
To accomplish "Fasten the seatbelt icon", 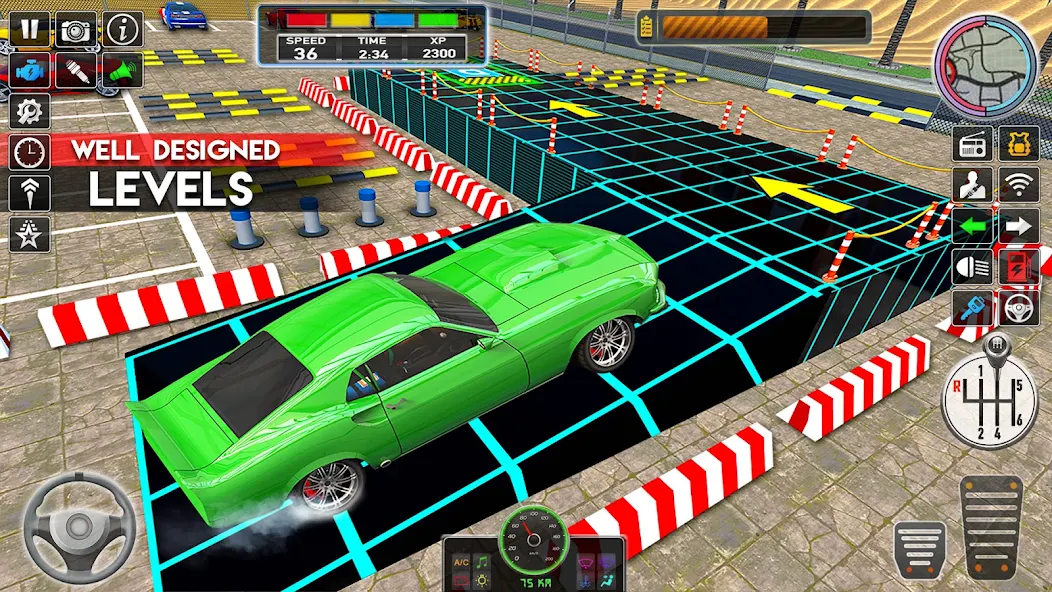I will (971, 185).
